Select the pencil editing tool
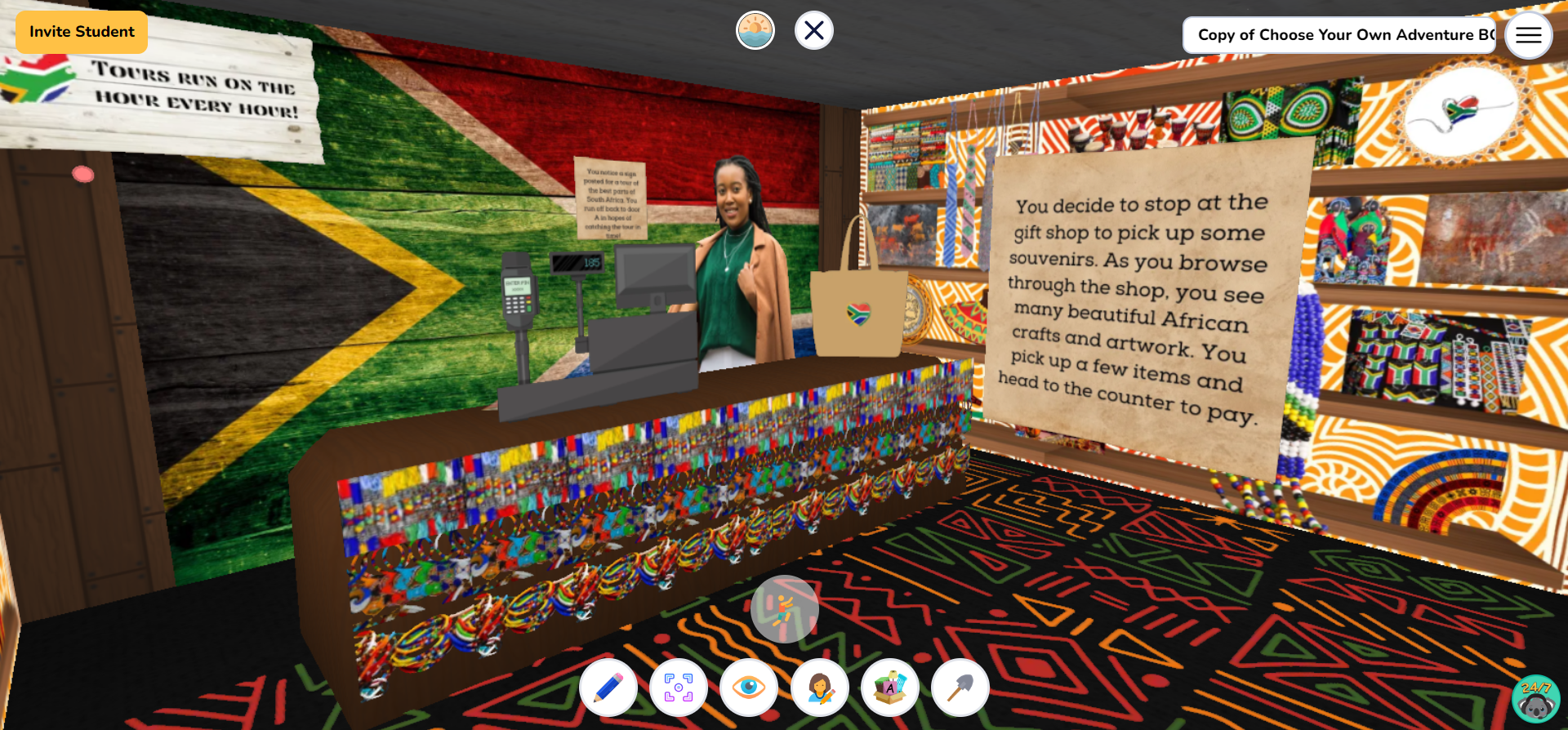The height and width of the screenshot is (730, 1568). point(608,688)
